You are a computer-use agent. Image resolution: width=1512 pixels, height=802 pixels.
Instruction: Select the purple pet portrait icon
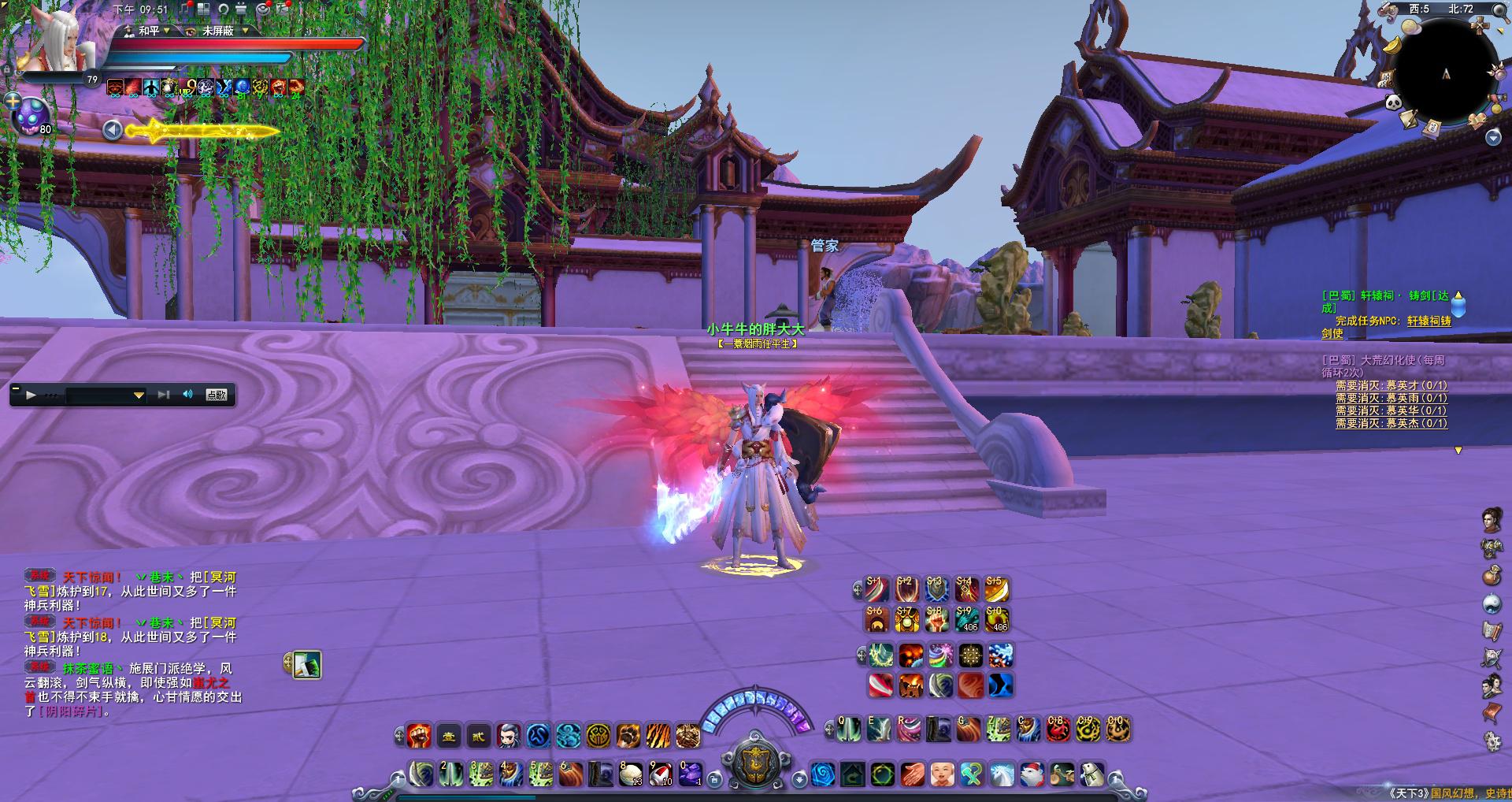click(x=32, y=116)
